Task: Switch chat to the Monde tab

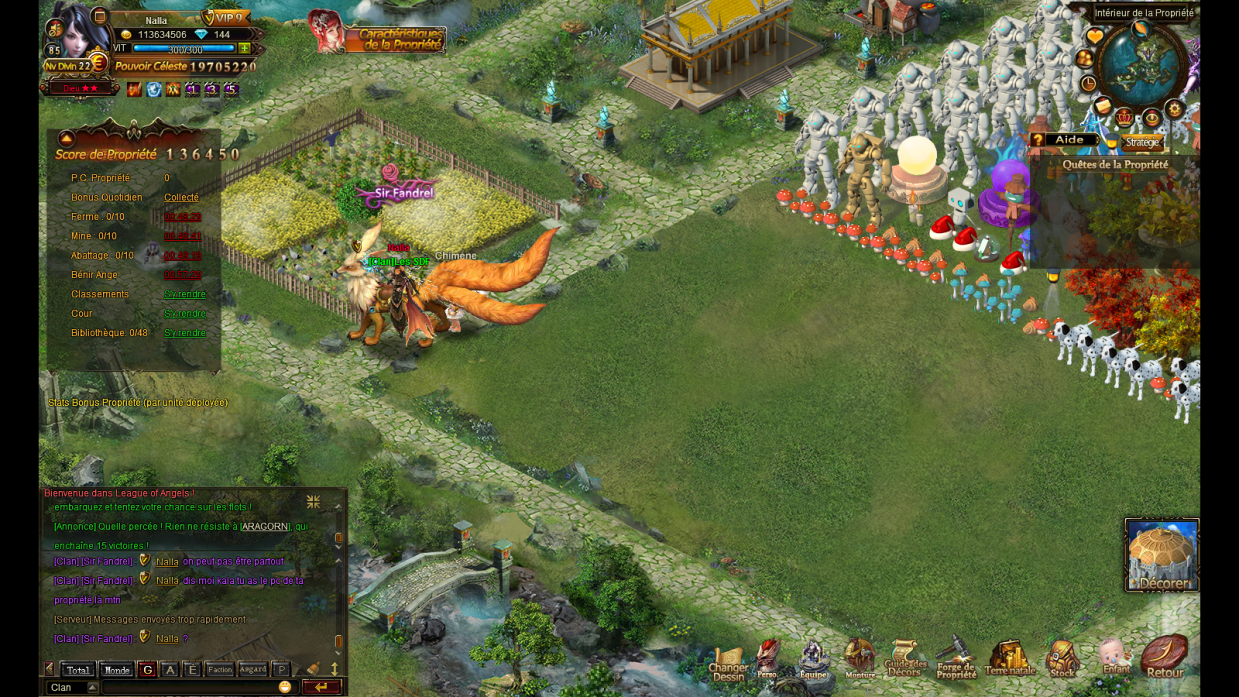Action: click(x=116, y=670)
